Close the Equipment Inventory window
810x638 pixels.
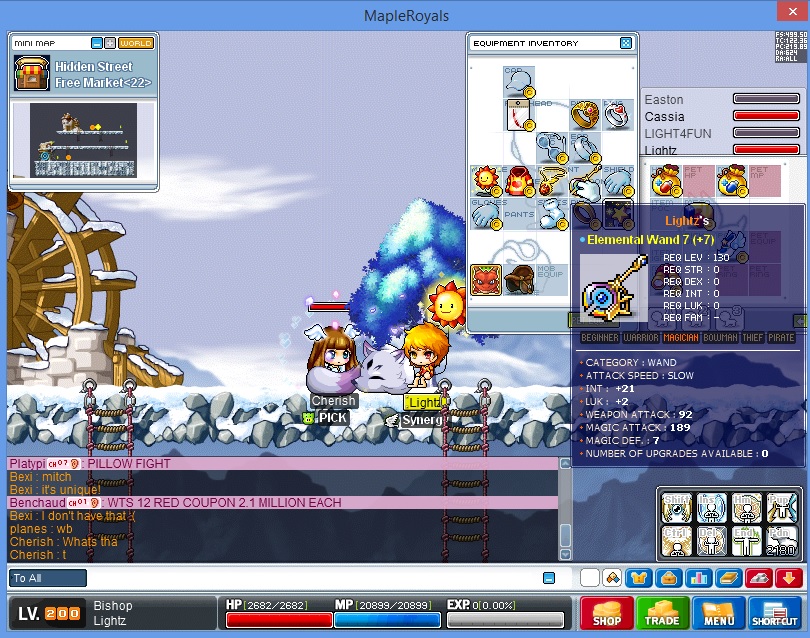coord(626,44)
